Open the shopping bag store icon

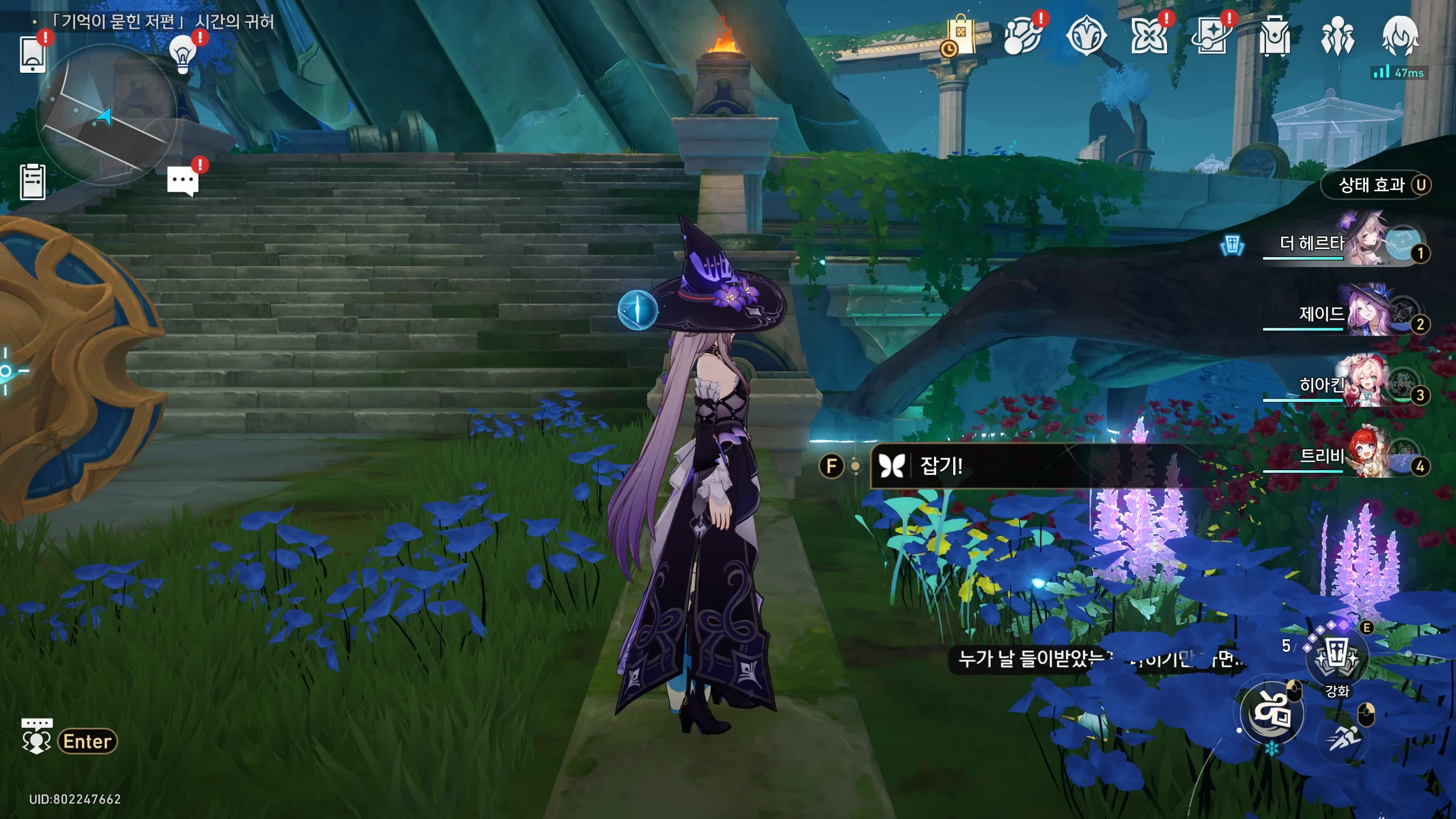pyautogui.click(x=961, y=36)
